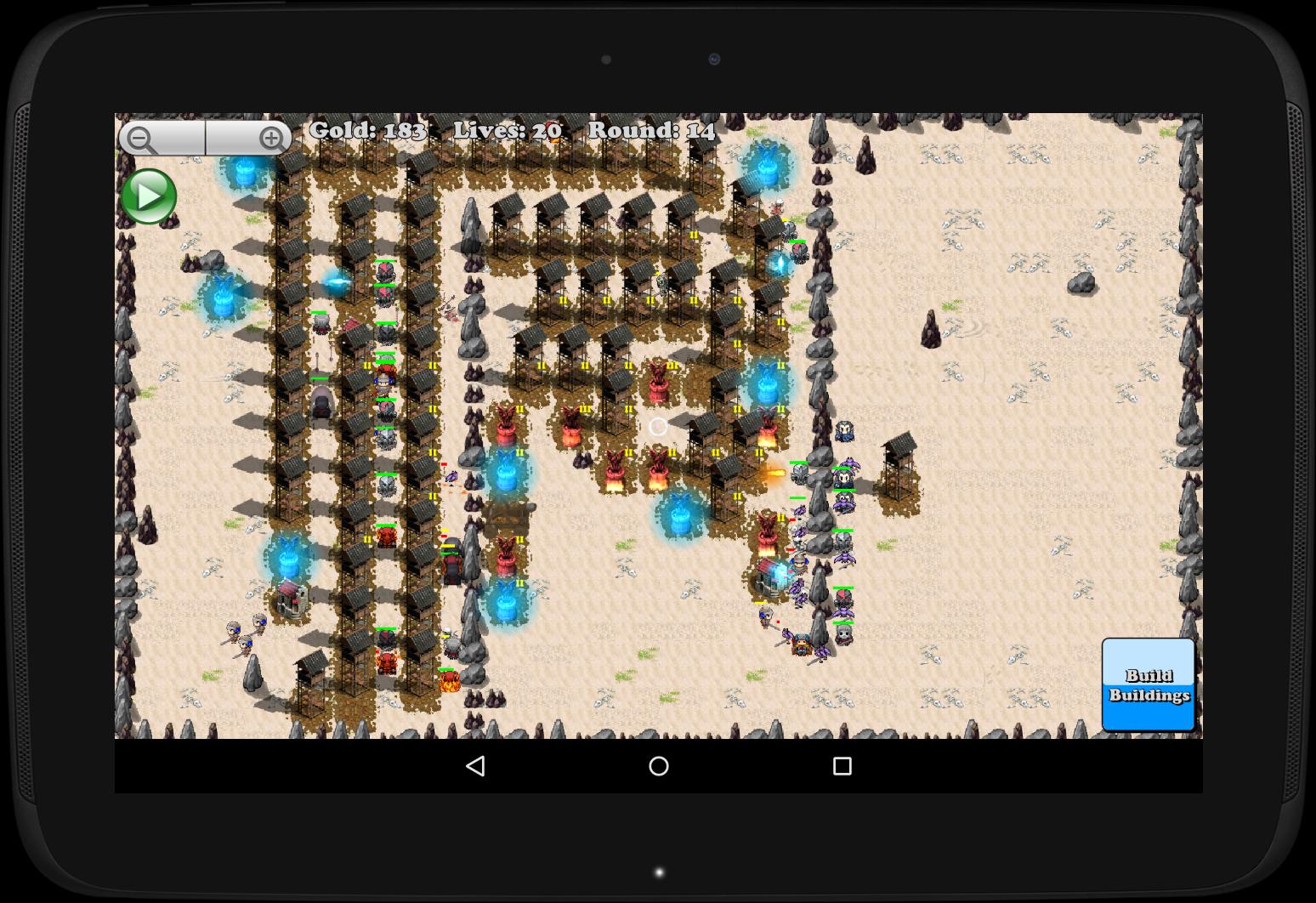Image resolution: width=1316 pixels, height=903 pixels.
Task: Select the Zoom Out magnifier icon
Action: pyautogui.click(x=141, y=137)
